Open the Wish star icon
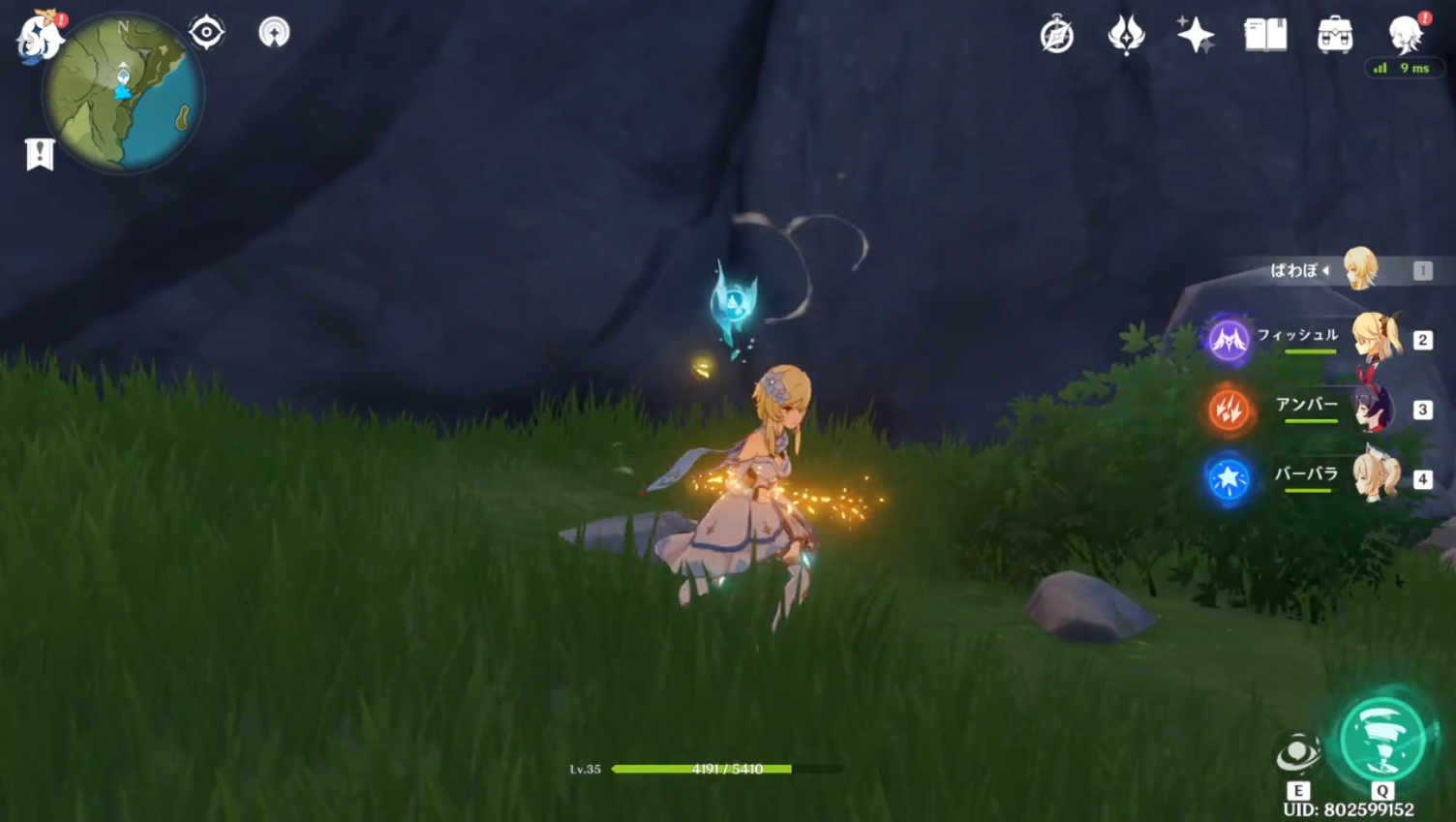The width and height of the screenshot is (1456, 822). tap(1196, 36)
